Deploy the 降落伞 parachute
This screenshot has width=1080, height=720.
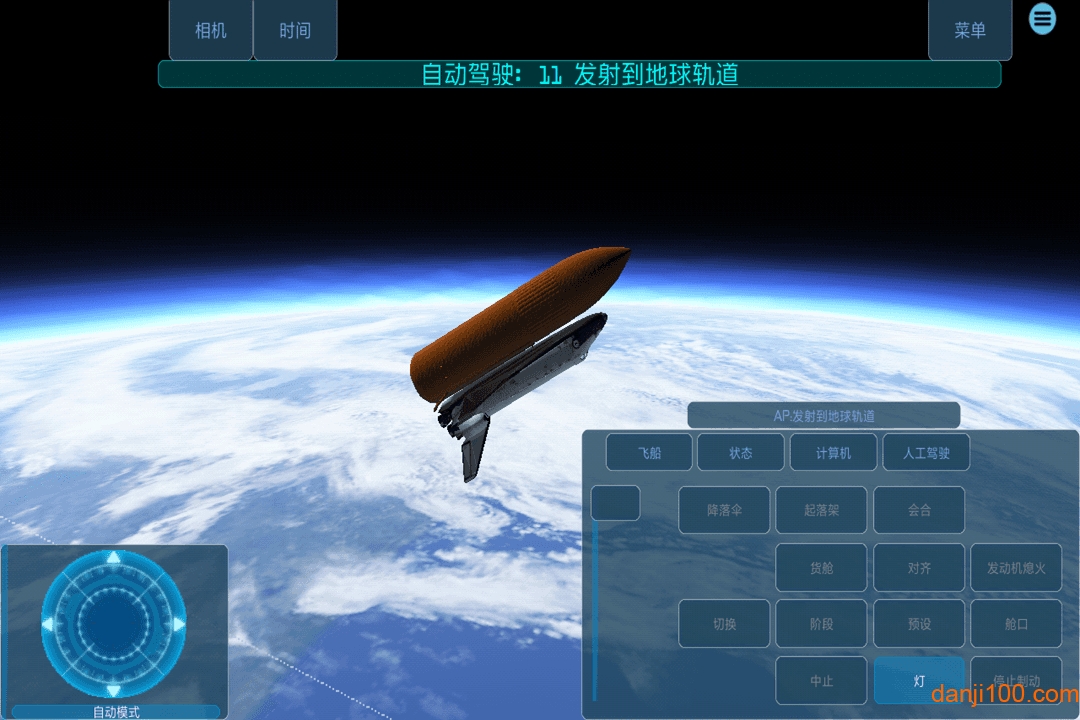tap(724, 510)
